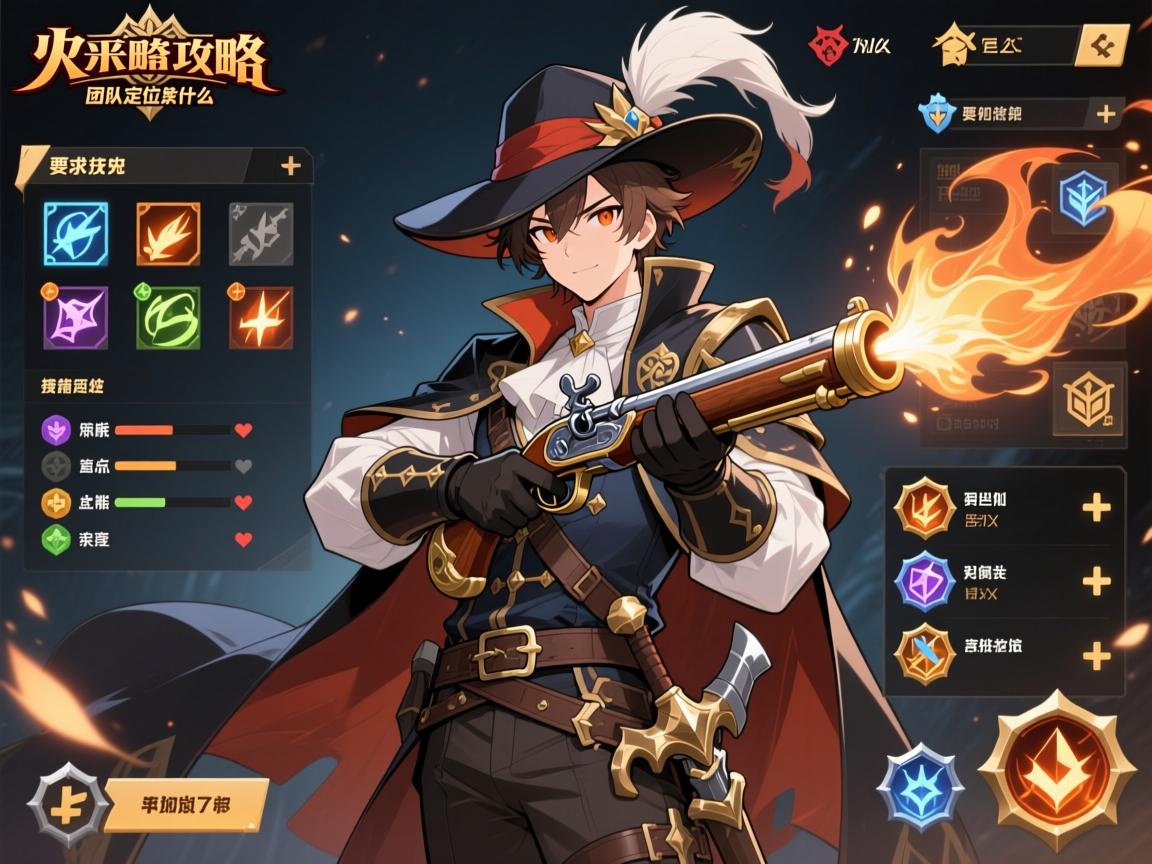1152x864 pixels.
Task: Select the red cross-spark skill icon
Action: (x=260, y=316)
